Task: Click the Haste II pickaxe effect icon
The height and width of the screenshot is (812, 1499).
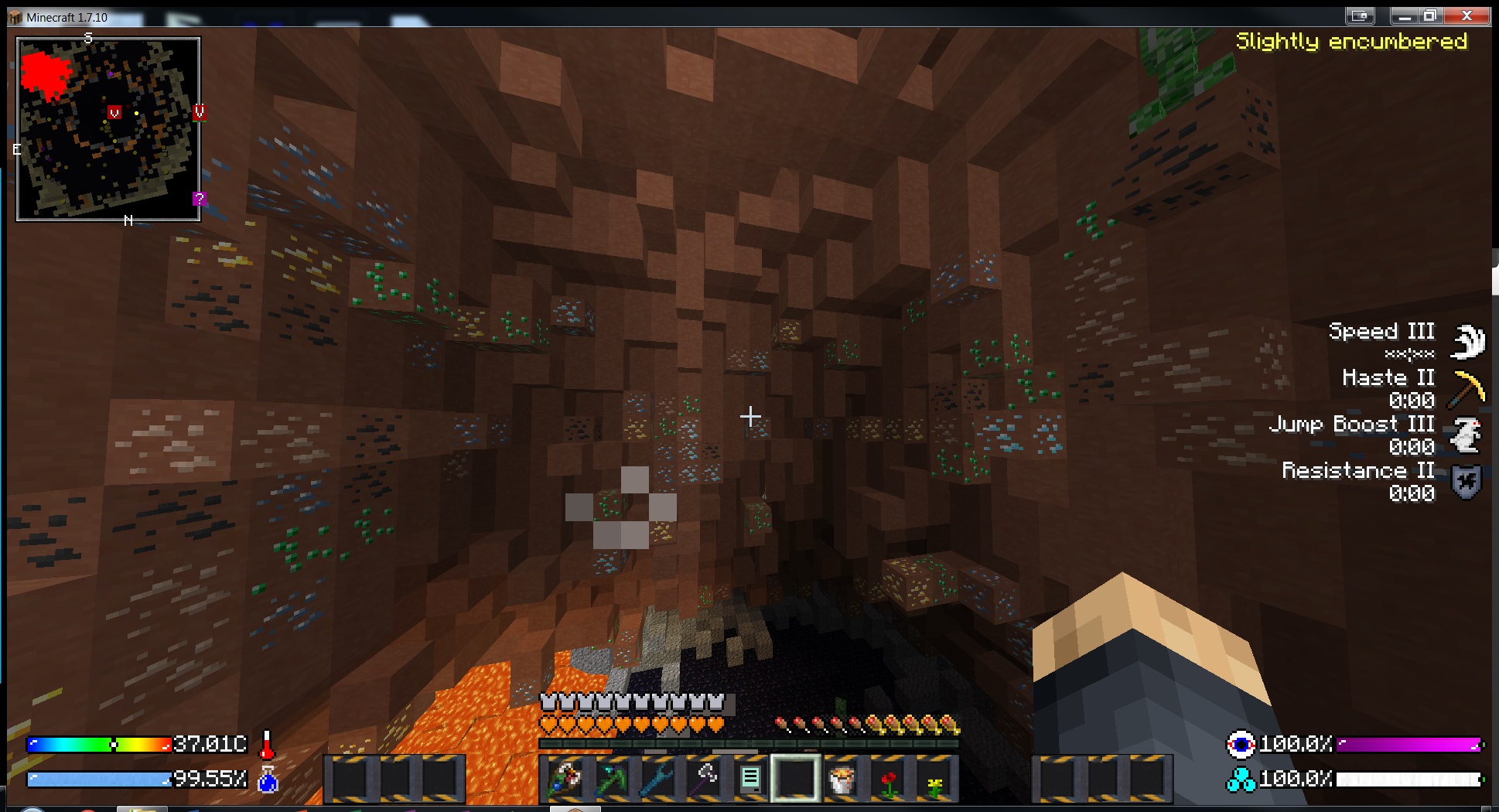Action: point(1467,387)
